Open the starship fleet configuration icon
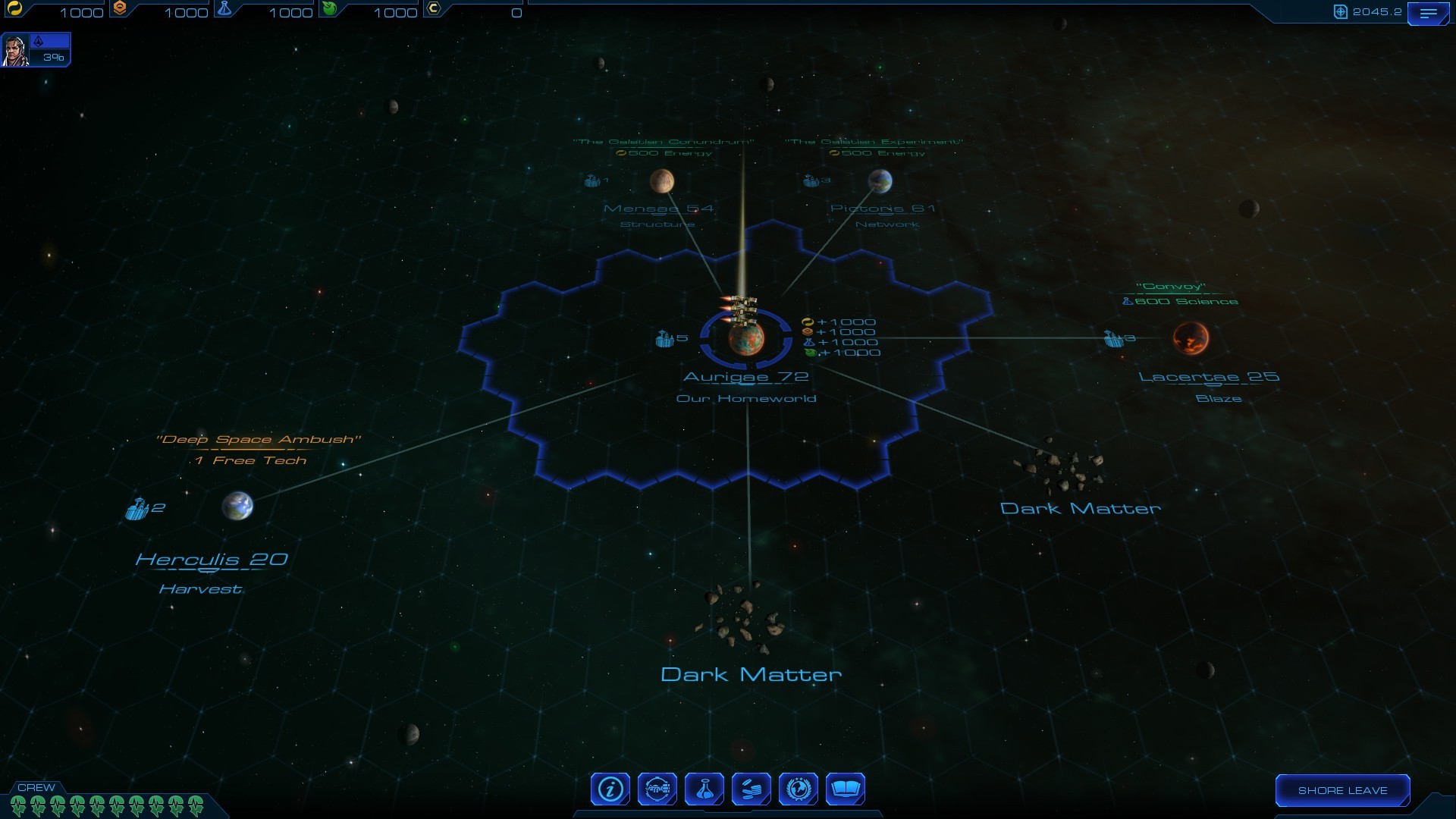The image size is (1456, 819). point(657,789)
